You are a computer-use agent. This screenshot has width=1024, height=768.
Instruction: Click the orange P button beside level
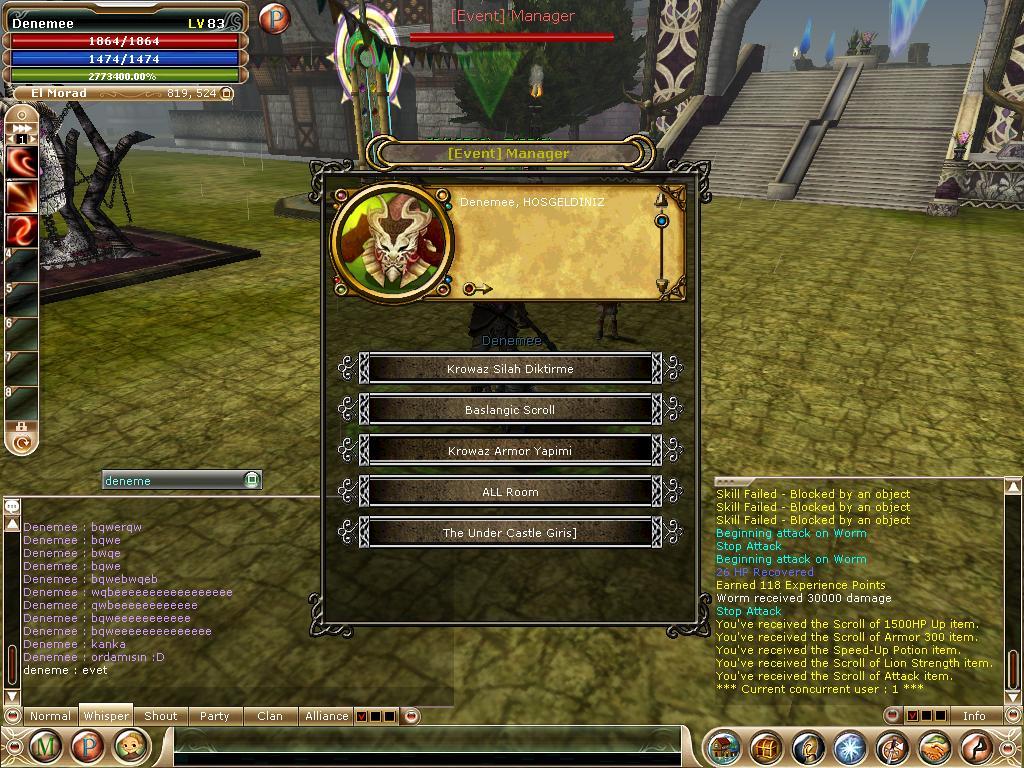click(x=273, y=18)
